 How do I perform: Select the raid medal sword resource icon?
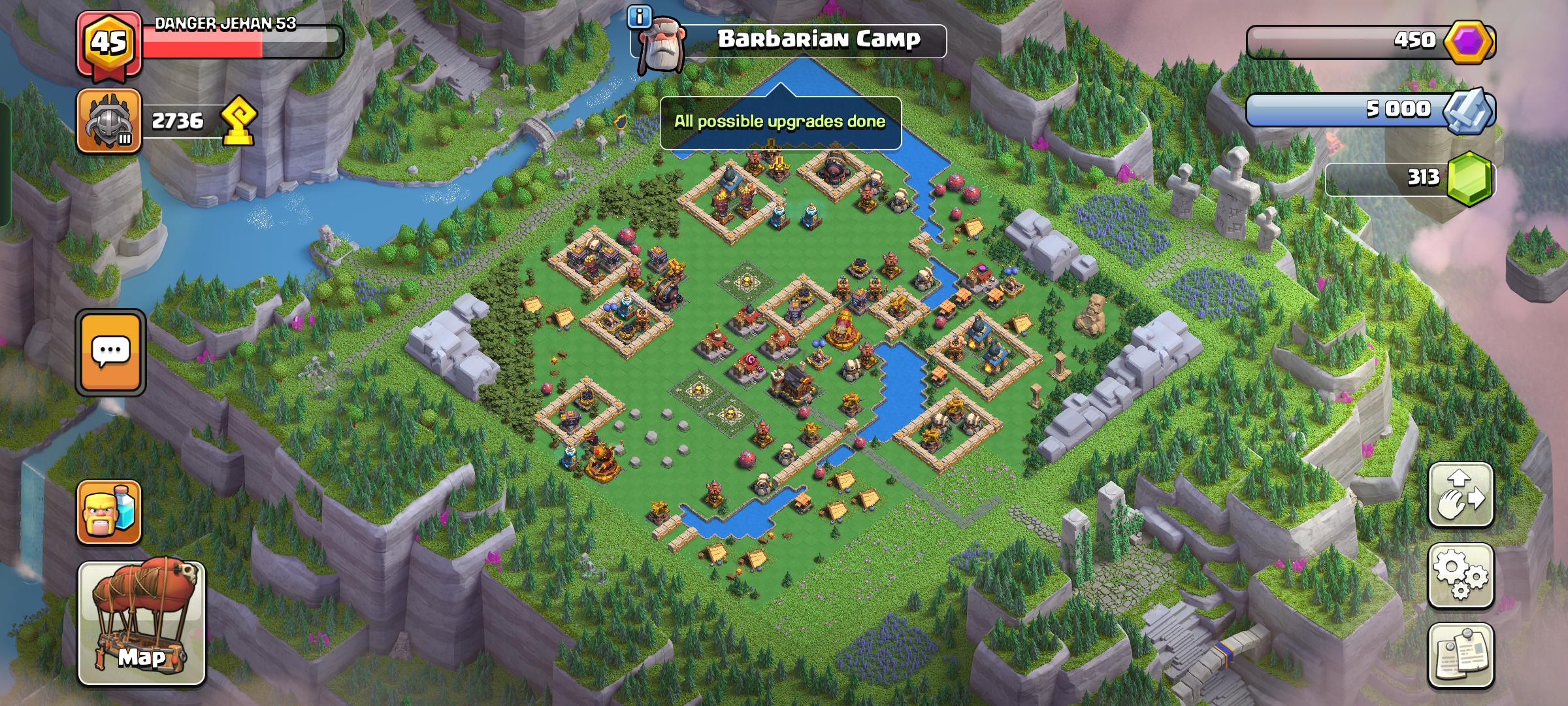[x=1469, y=110]
